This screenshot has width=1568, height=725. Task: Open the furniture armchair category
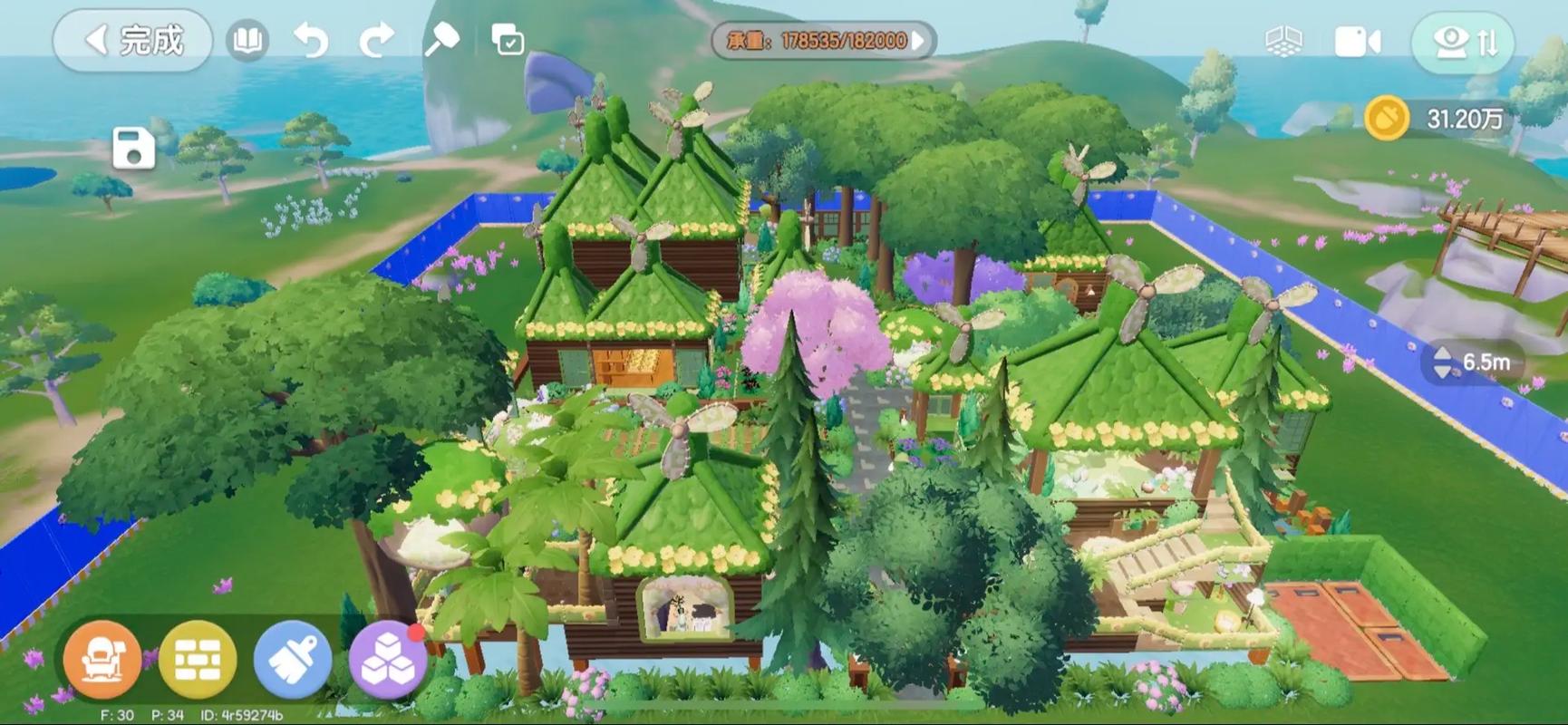pyautogui.click(x=102, y=661)
